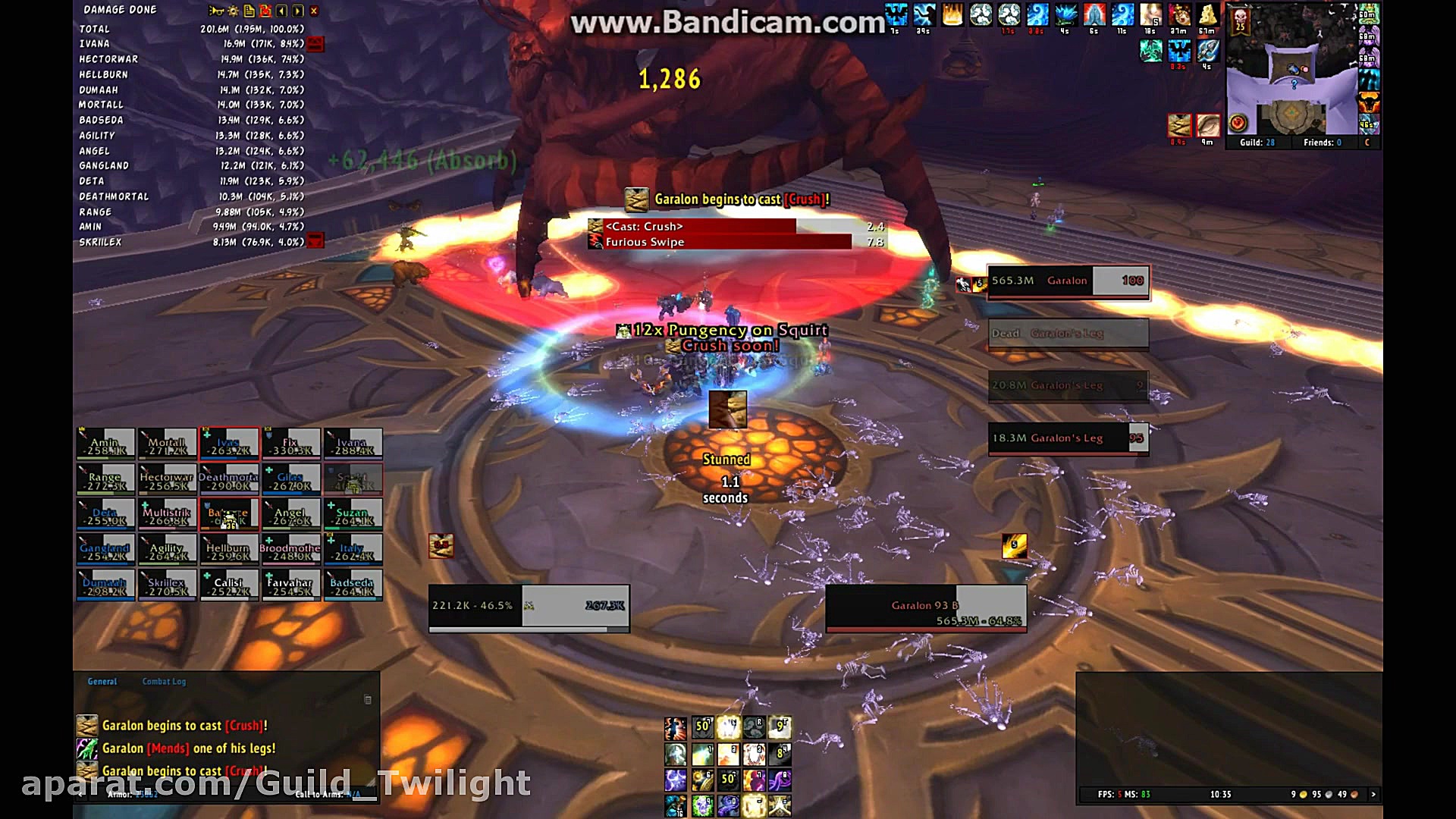The image size is (1456, 819).
Task: Click the calendar C button beside Friends counter
Action: pyautogui.click(x=1370, y=143)
